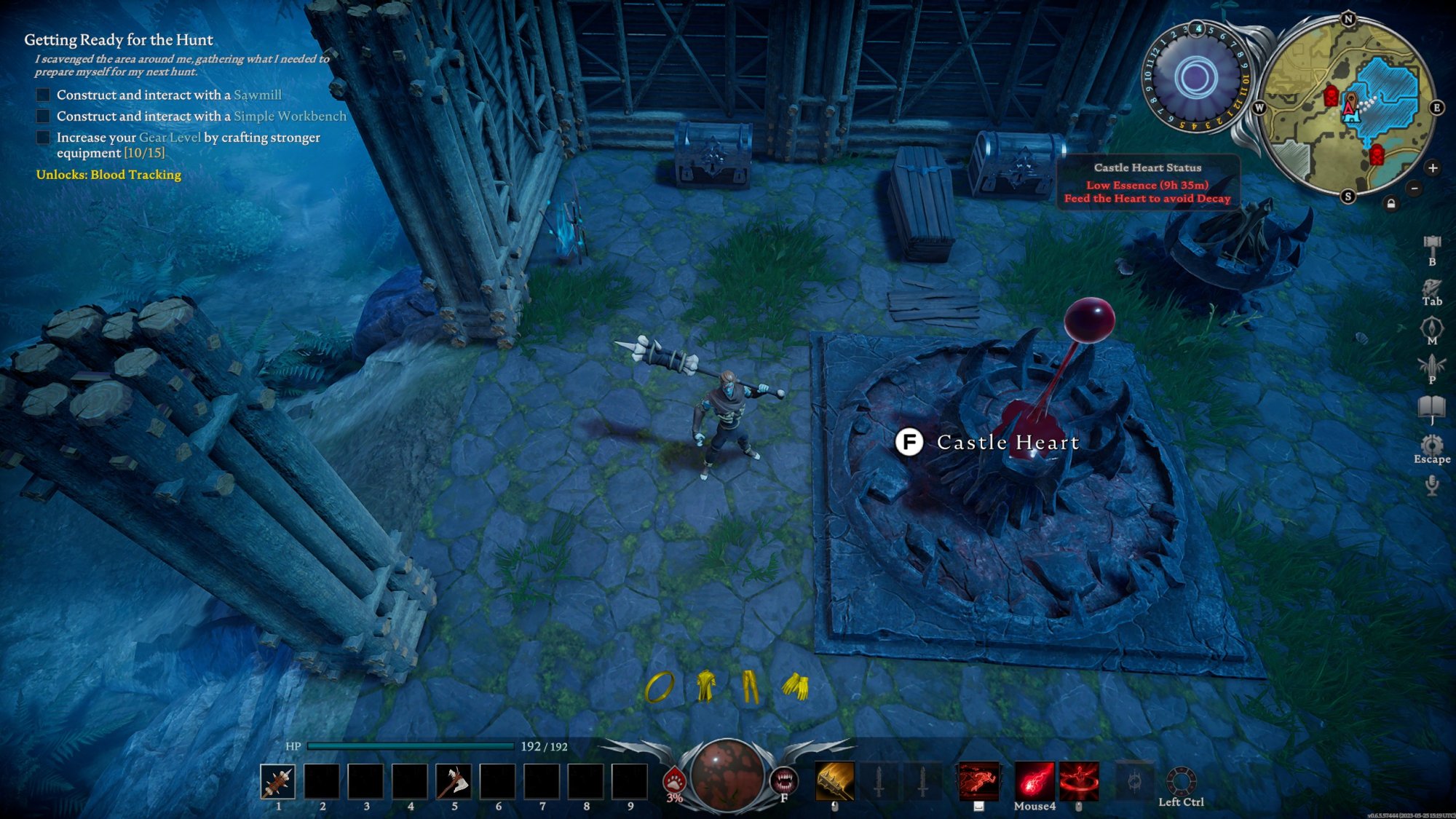This screenshot has width=1456, height=819.
Task: Cast the red swirling blood ring spell
Action: (x=1079, y=780)
